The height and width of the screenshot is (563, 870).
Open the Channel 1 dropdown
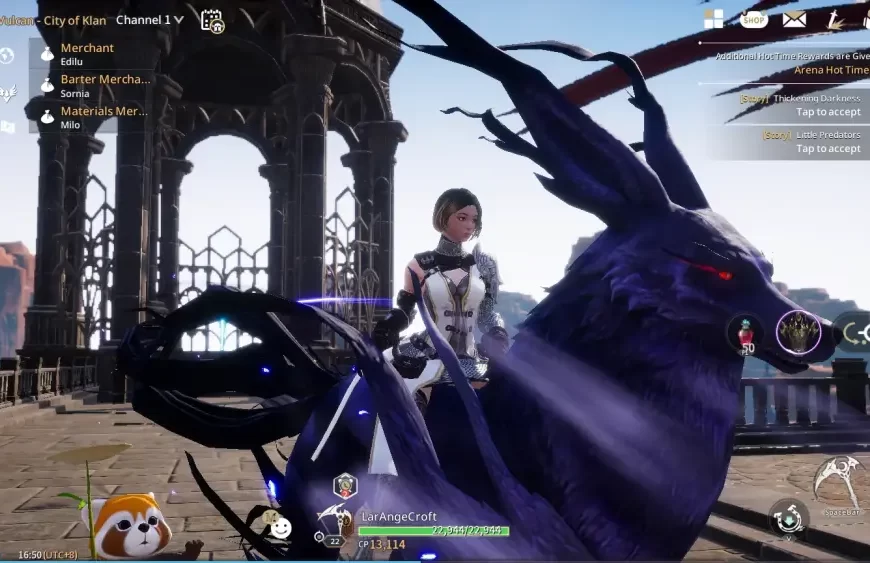(149, 20)
